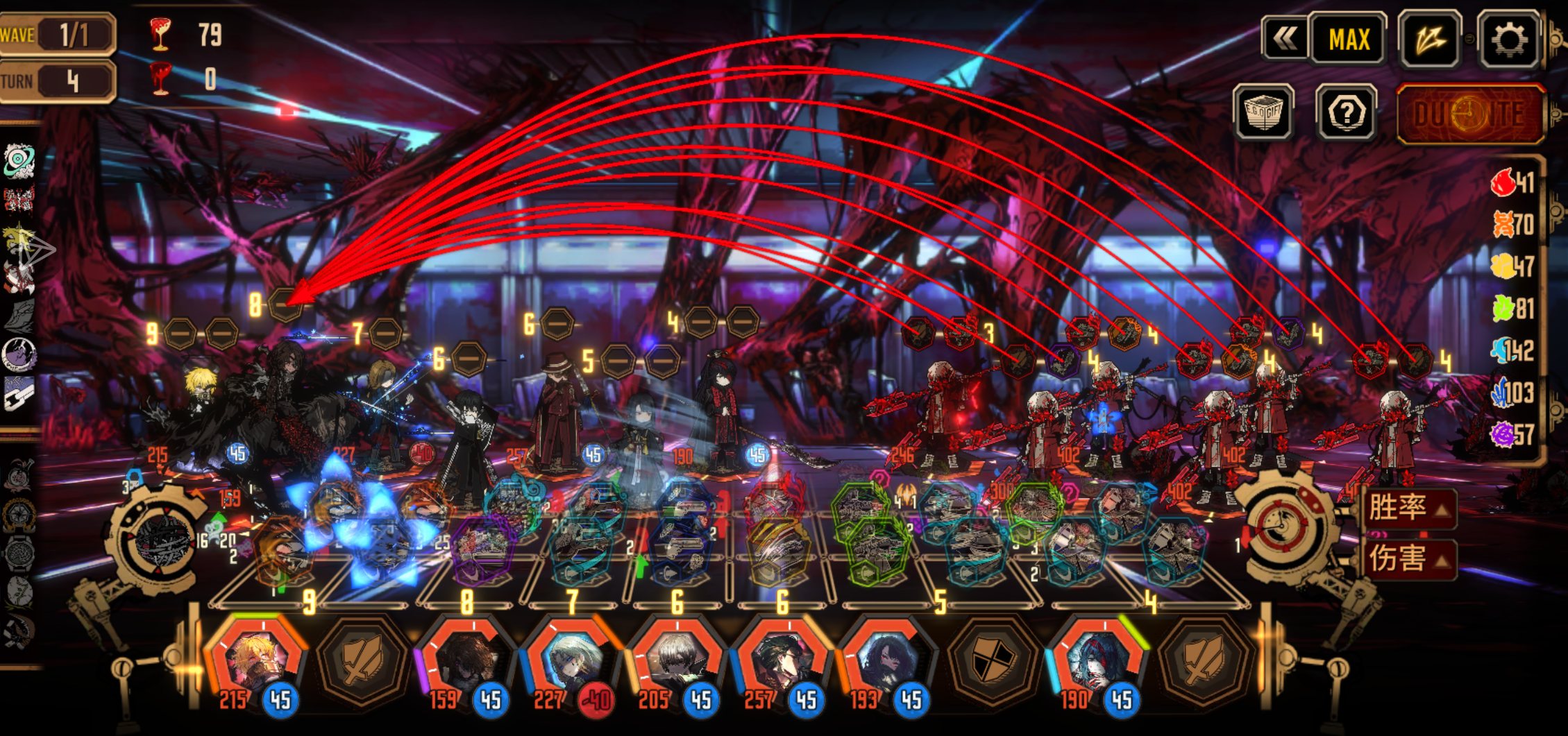
Task: Click the quartered shield defense slot
Action: pos(993,660)
